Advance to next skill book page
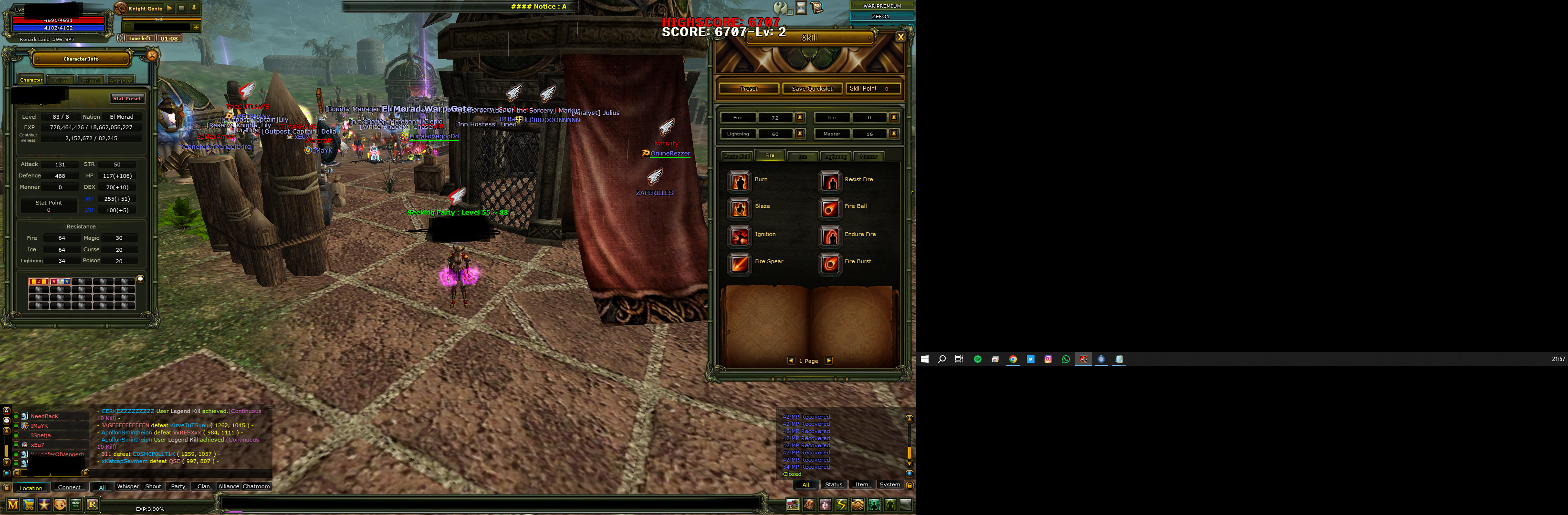Image resolution: width=1568 pixels, height=515 pixels. coord(829,360)
